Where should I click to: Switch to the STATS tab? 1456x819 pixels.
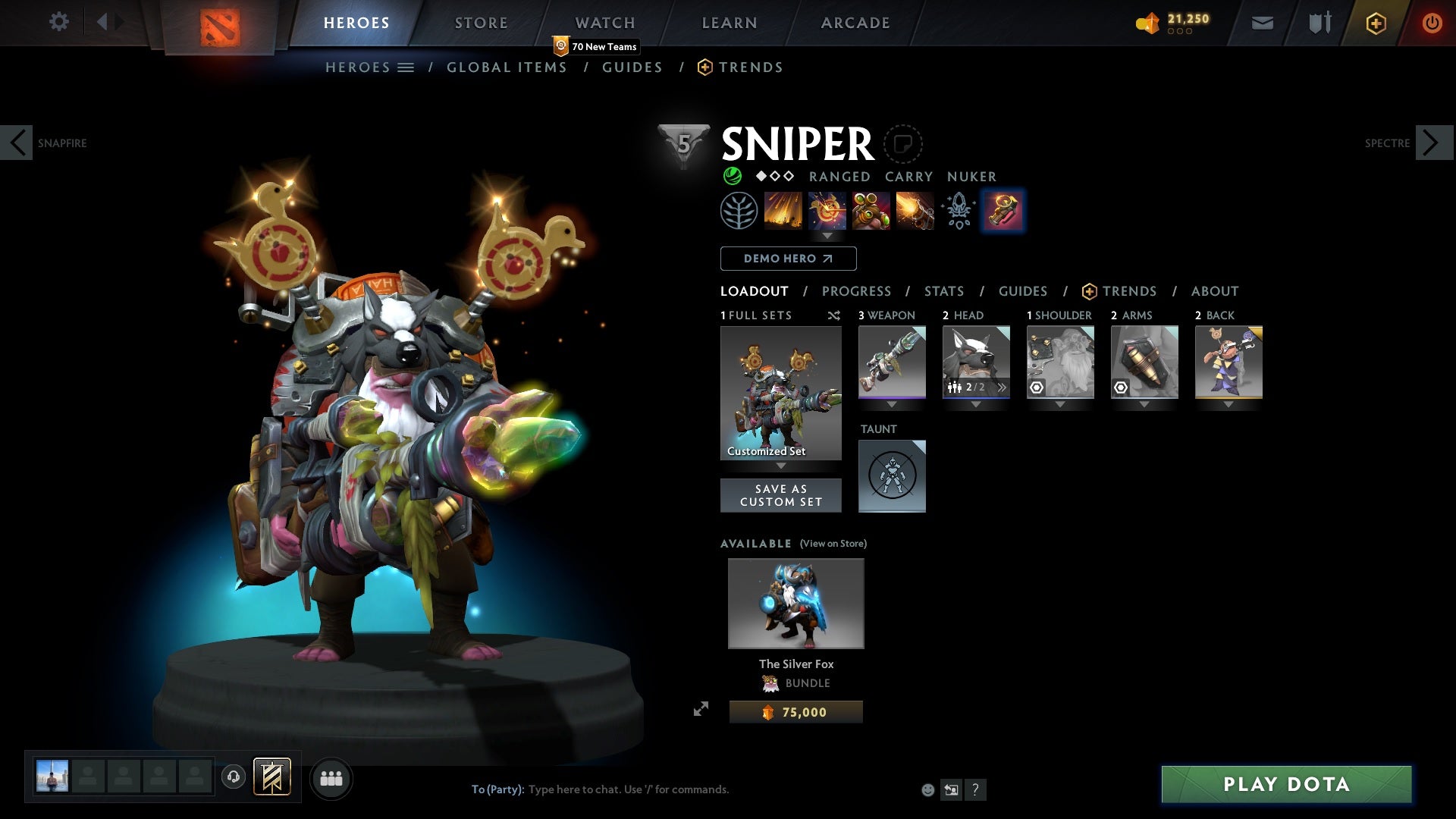click(x=943, y=290)
